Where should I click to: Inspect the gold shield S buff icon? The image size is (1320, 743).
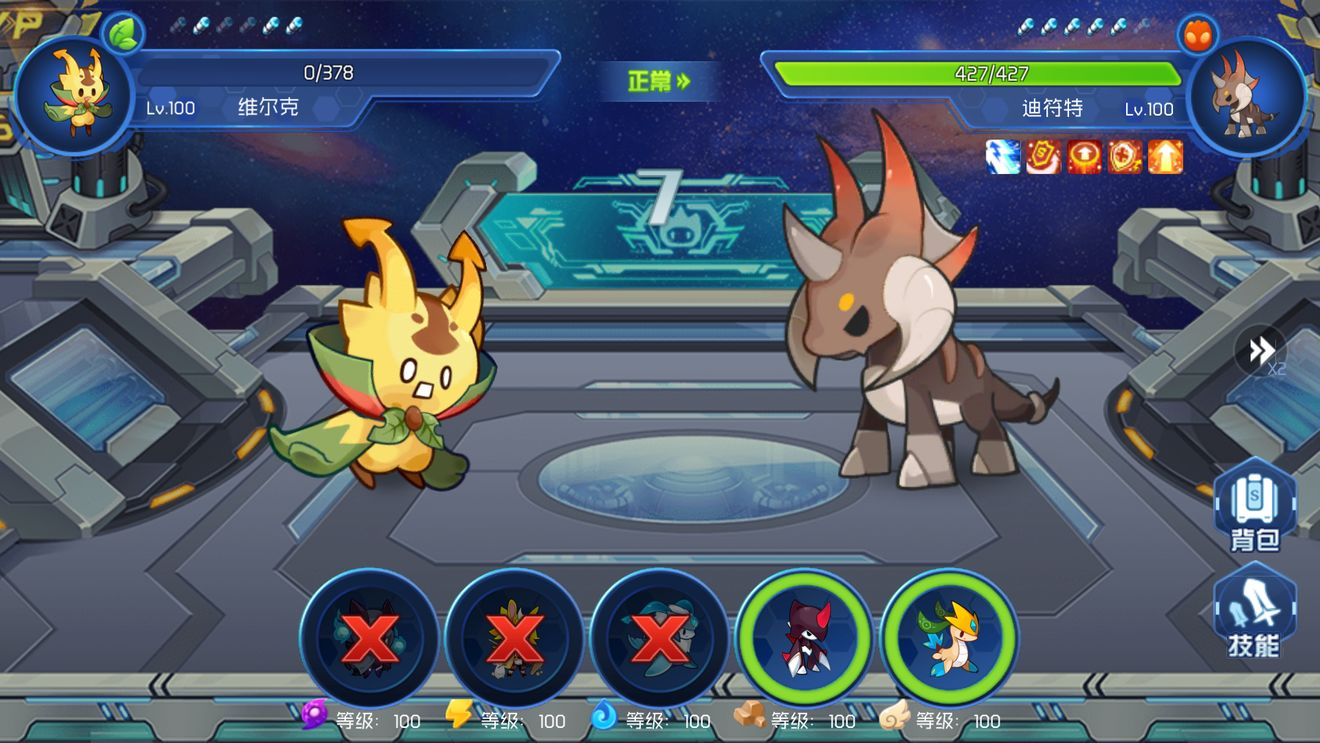[1044, 157]
